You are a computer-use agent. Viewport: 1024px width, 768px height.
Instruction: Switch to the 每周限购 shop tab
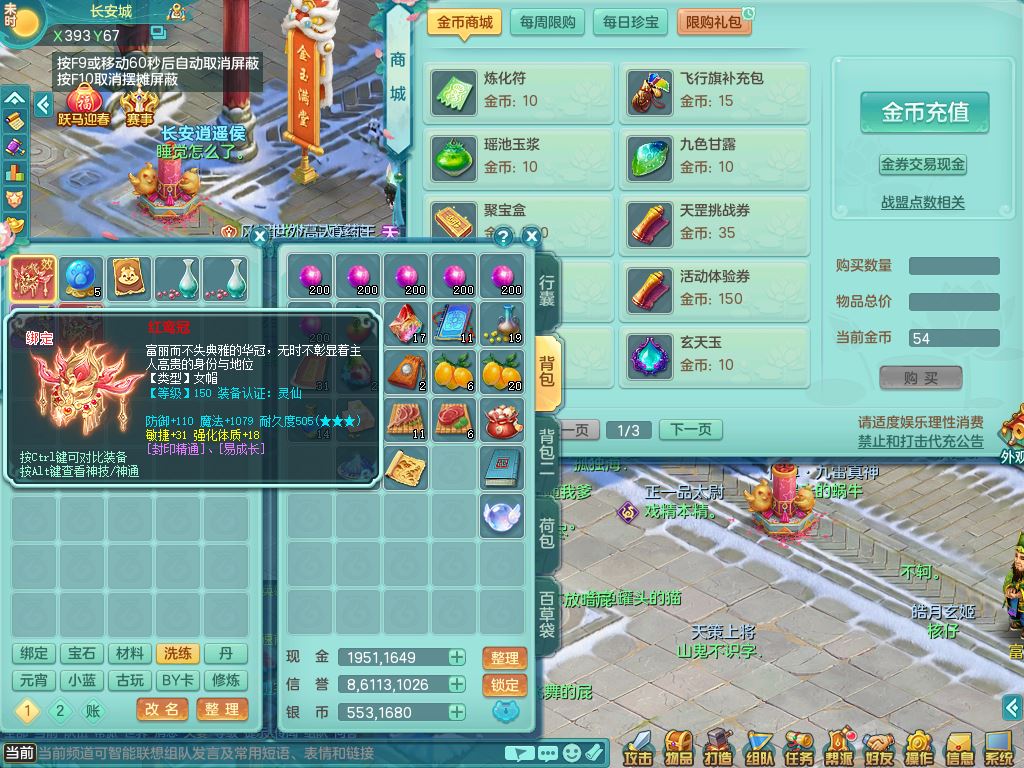[547, 22]
